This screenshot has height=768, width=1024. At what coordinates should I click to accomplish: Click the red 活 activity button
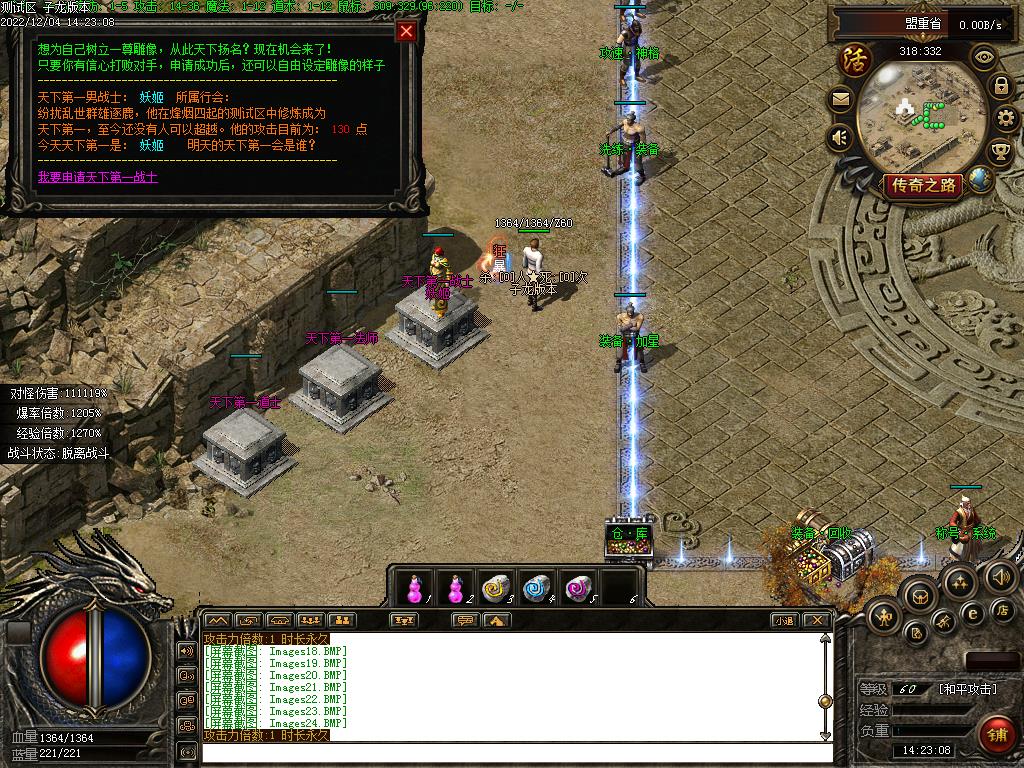pos(855,58)
